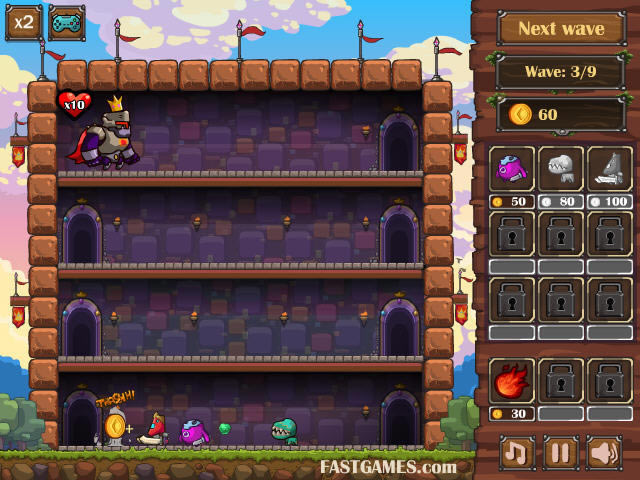Select the purple monster unit costing 50
This screenshot has width=640, height=480.
pos(513,168)
